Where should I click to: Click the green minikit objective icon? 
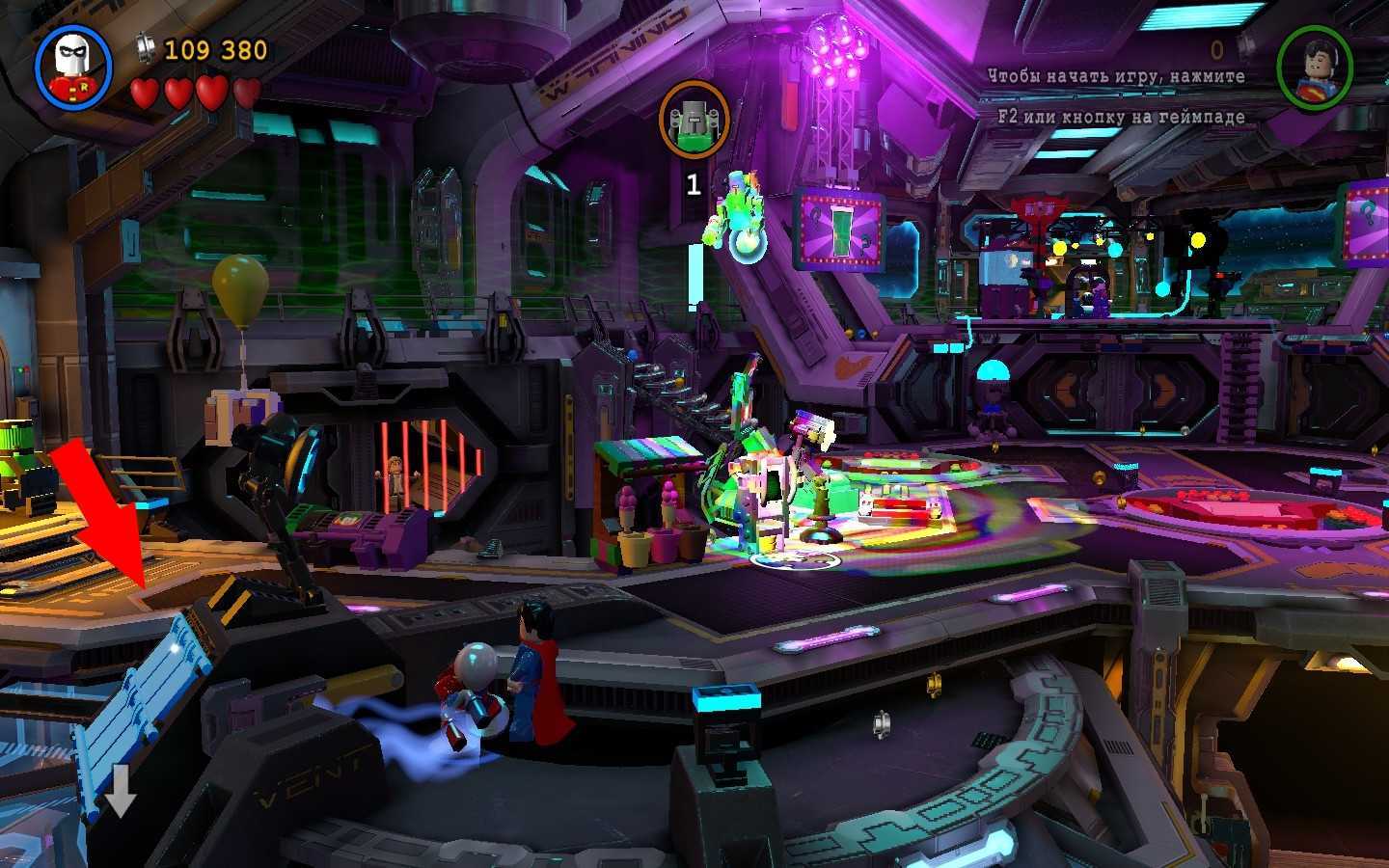[694, 121]
